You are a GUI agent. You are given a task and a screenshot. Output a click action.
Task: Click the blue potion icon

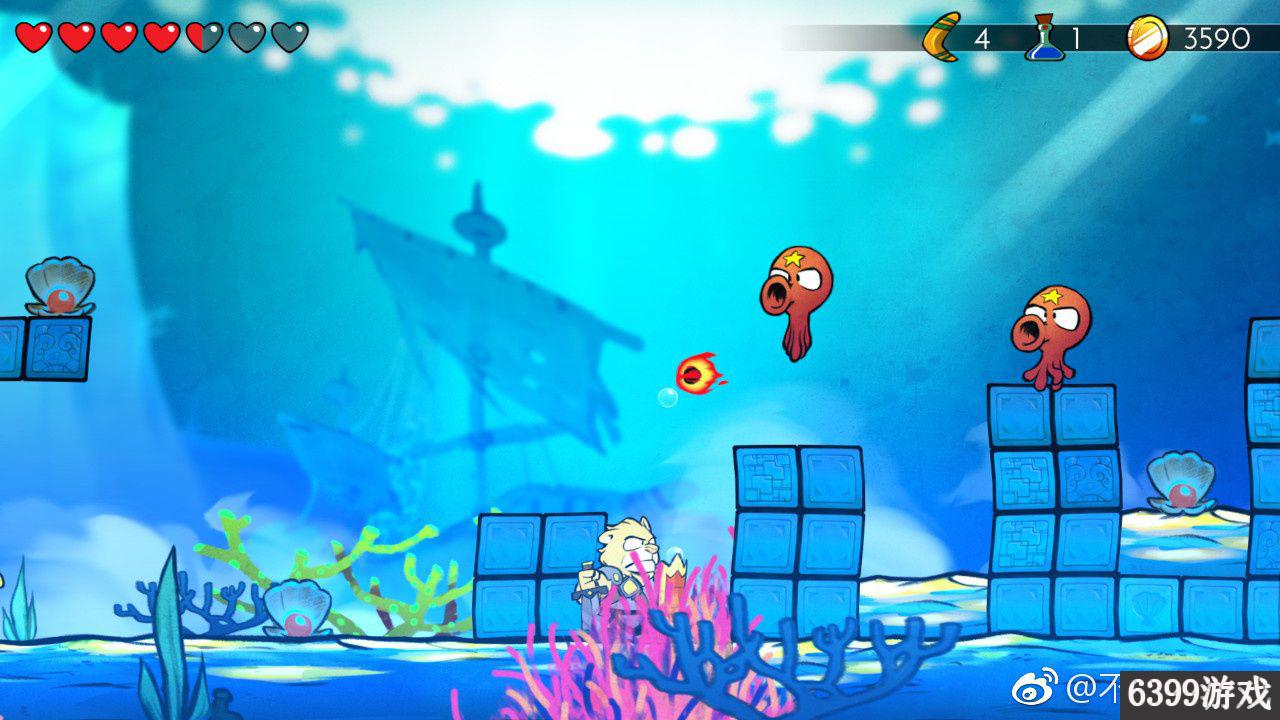[x=1044, y=38]
